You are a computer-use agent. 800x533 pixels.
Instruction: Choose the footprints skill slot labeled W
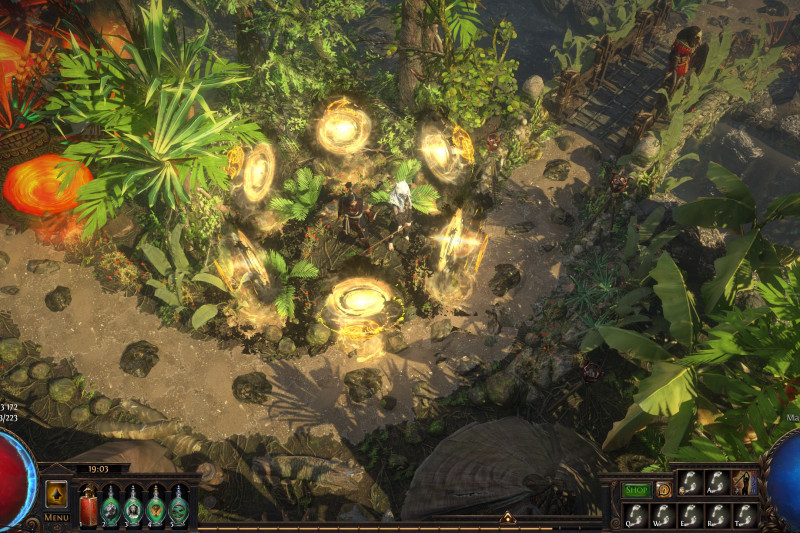click(663, 514)
